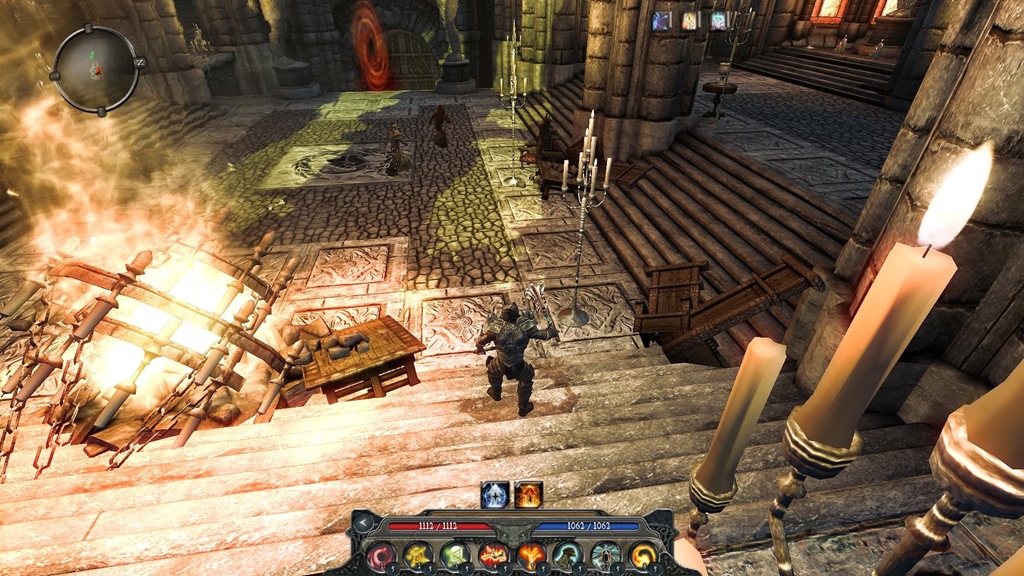Use the golden fire swirl skill in slot 8

tap(643, 555)
